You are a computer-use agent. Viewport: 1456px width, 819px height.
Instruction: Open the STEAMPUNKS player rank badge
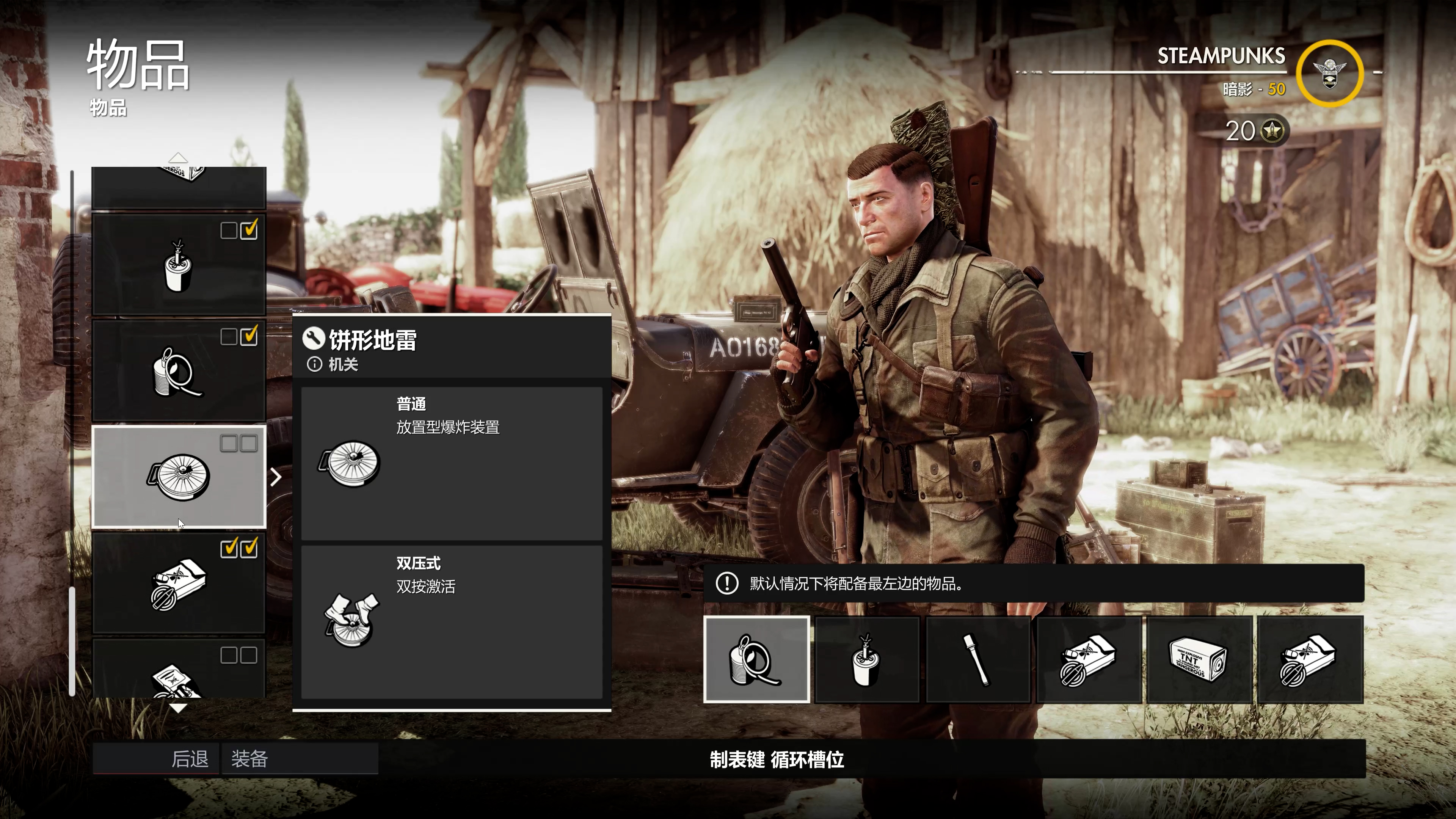tap(1329, 74)
